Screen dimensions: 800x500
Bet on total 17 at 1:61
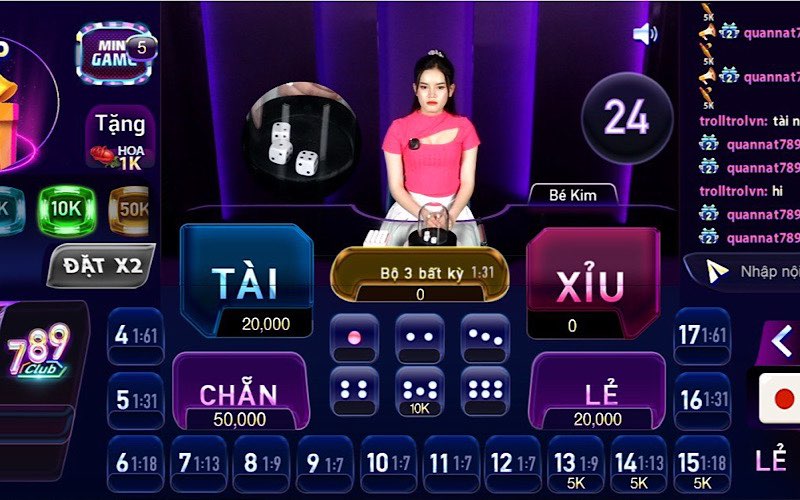click(x=702, y=336)
